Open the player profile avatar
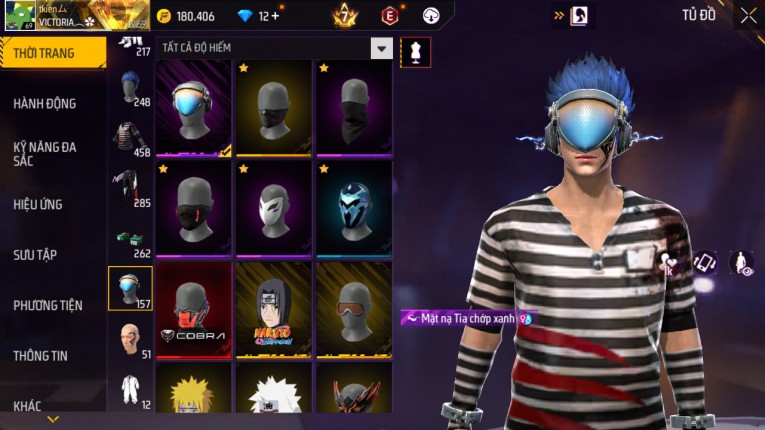765x430 pixels. point(18,16)
